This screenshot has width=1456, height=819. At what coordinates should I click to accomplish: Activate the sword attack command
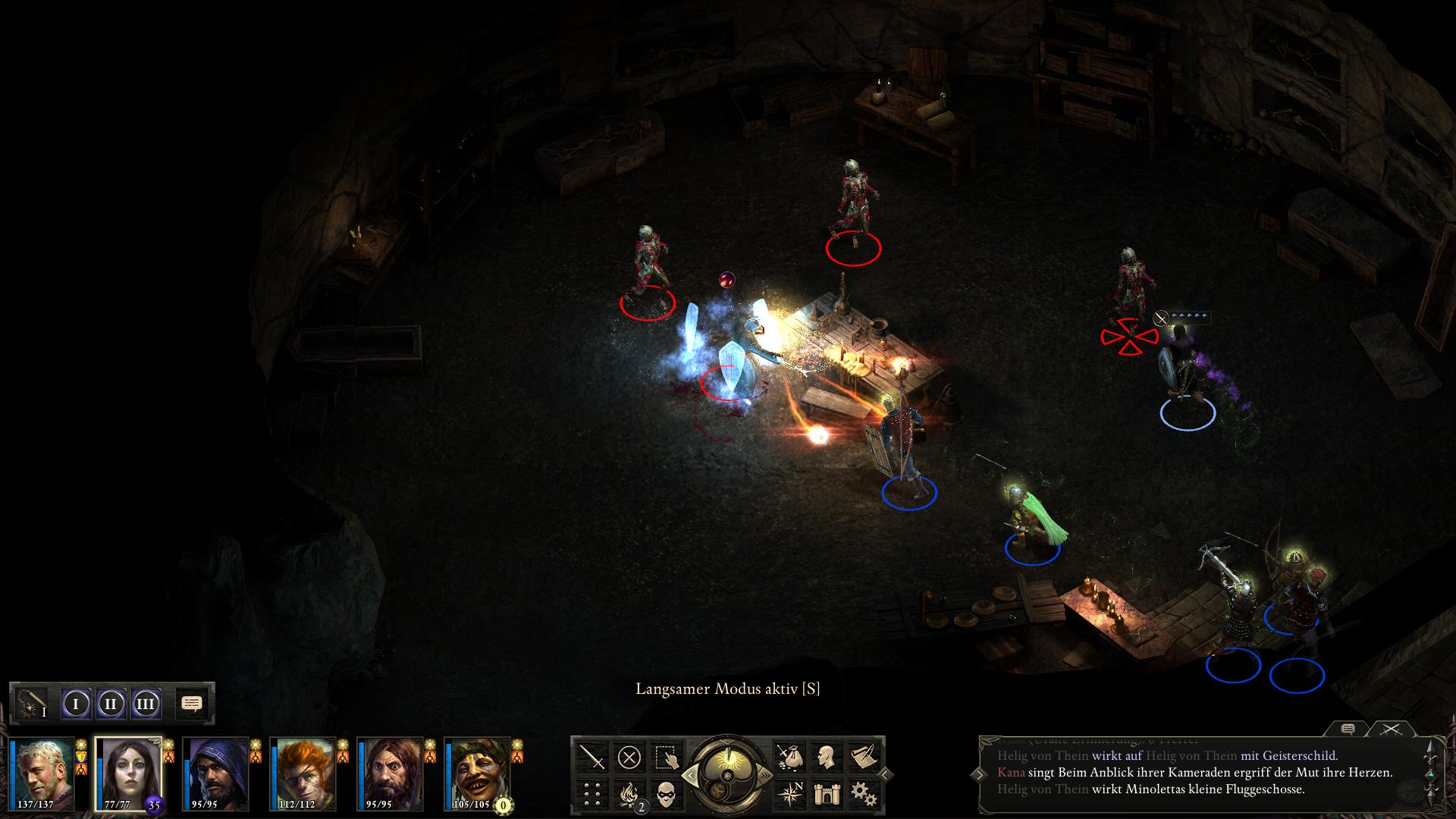[592, 757]
